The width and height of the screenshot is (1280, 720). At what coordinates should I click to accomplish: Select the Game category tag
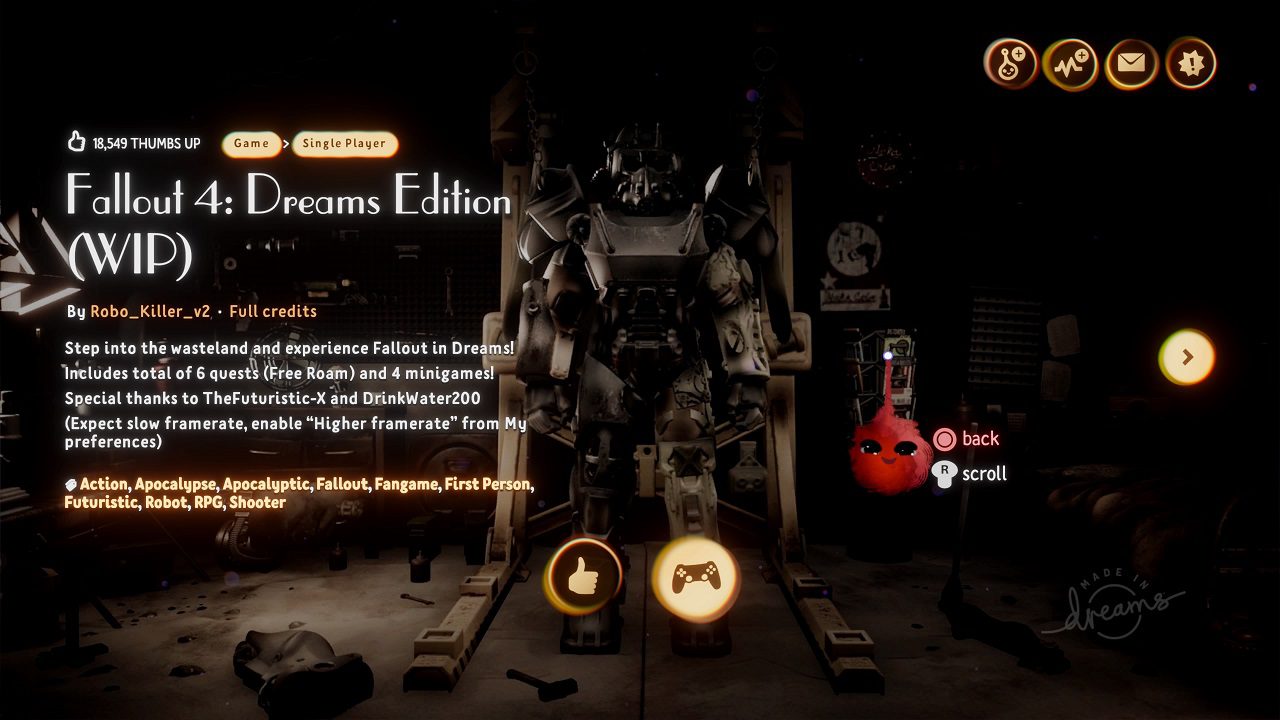point(251,144)
